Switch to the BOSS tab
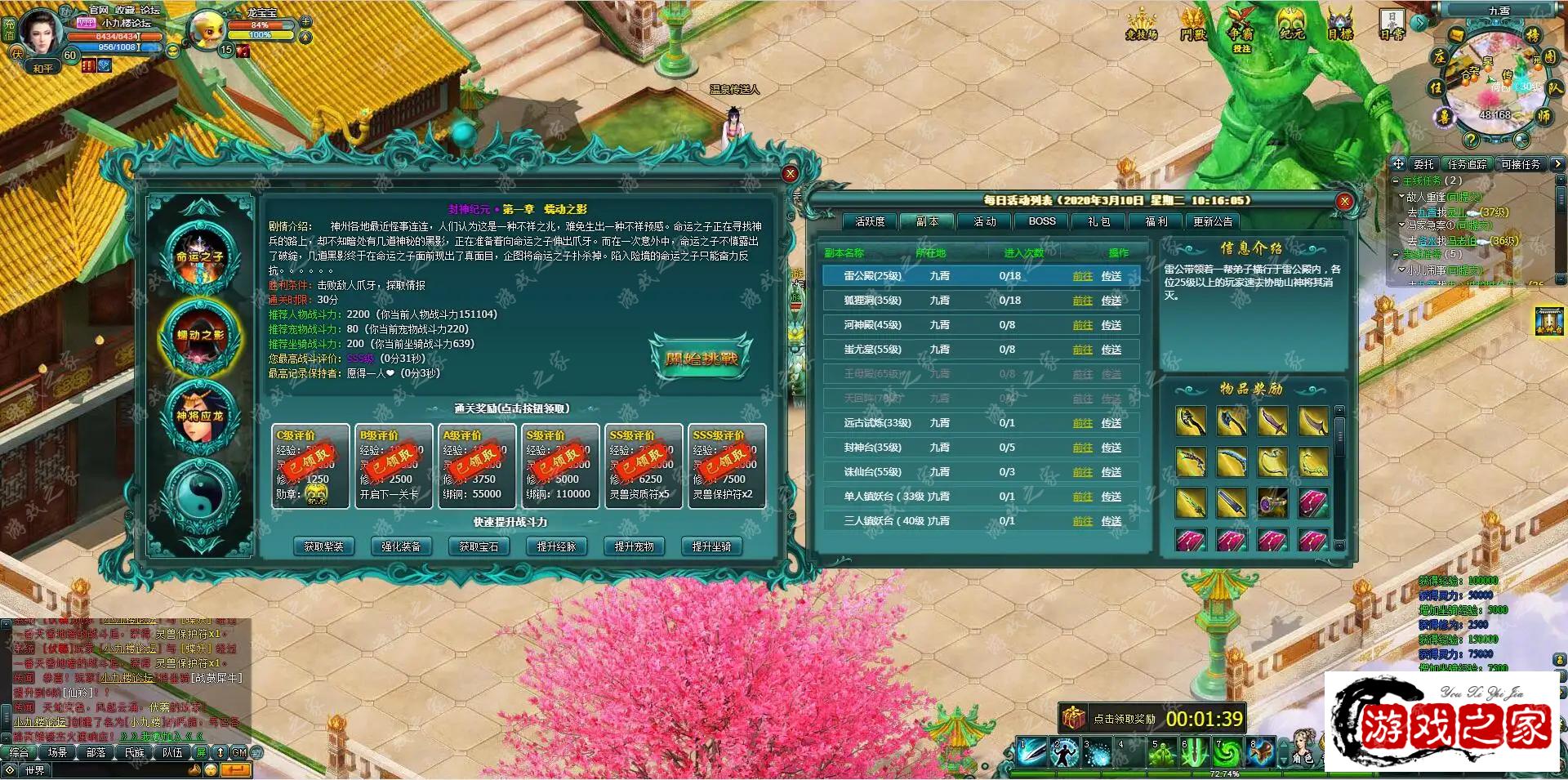Image resolution: width=1568 pixels, height=780 pixels. pyautogui.click(x=1042, y=221)
